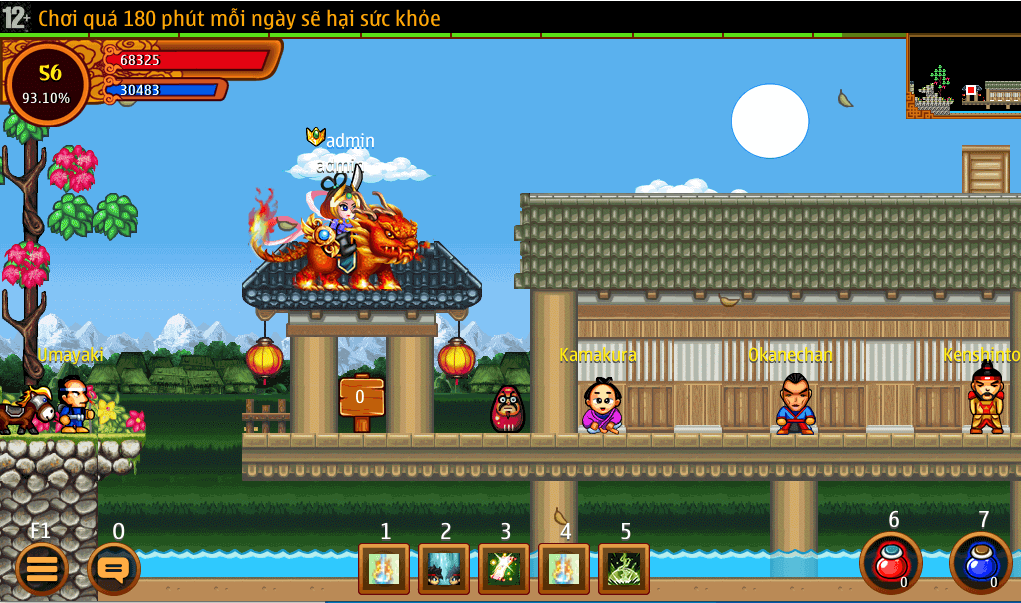The width and height of the screenshot is (1021, 603).
Task: Activate the skill in slot 4
Action: 564,569
